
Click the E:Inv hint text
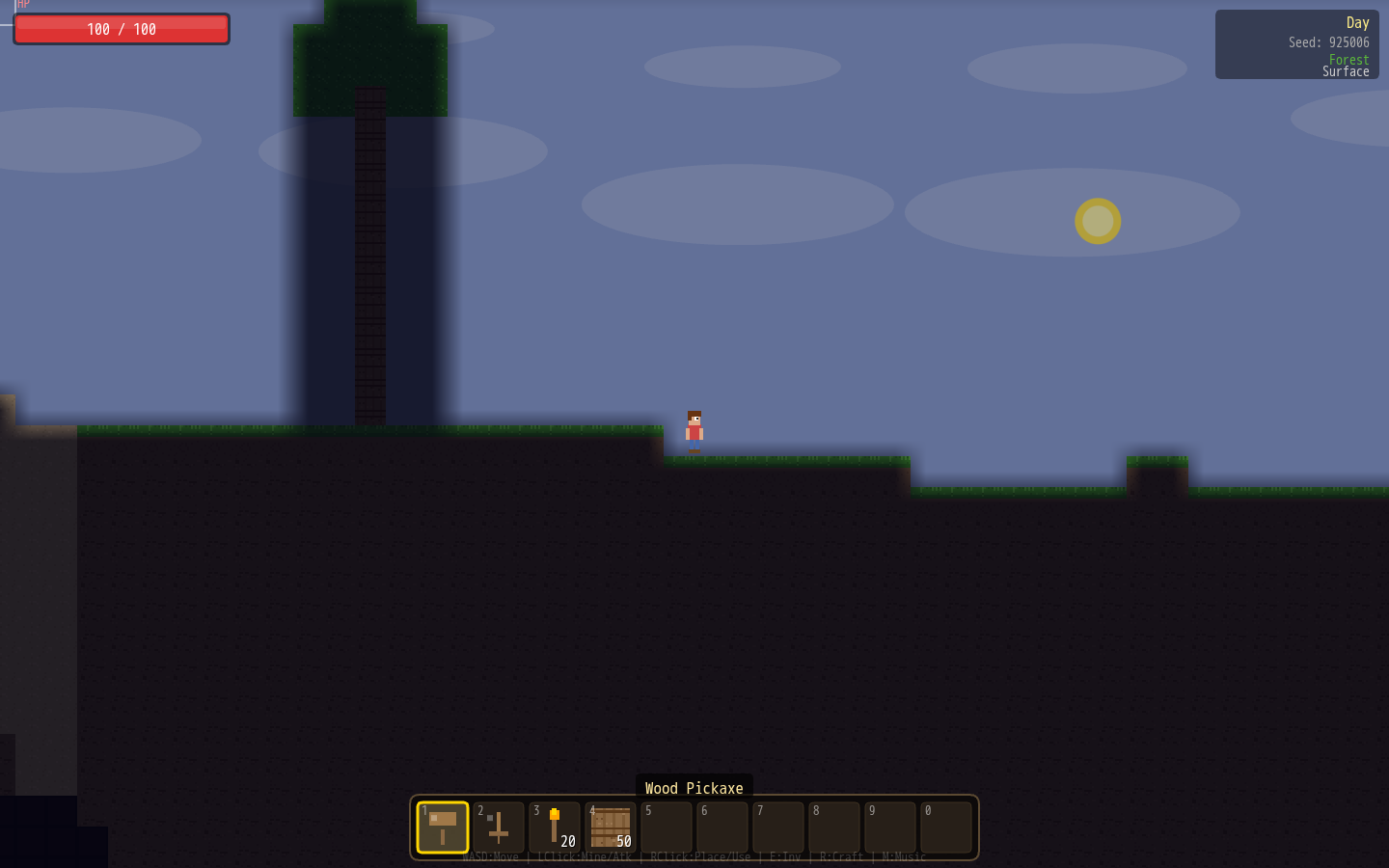pyautogui.click(x=784, y=856)
